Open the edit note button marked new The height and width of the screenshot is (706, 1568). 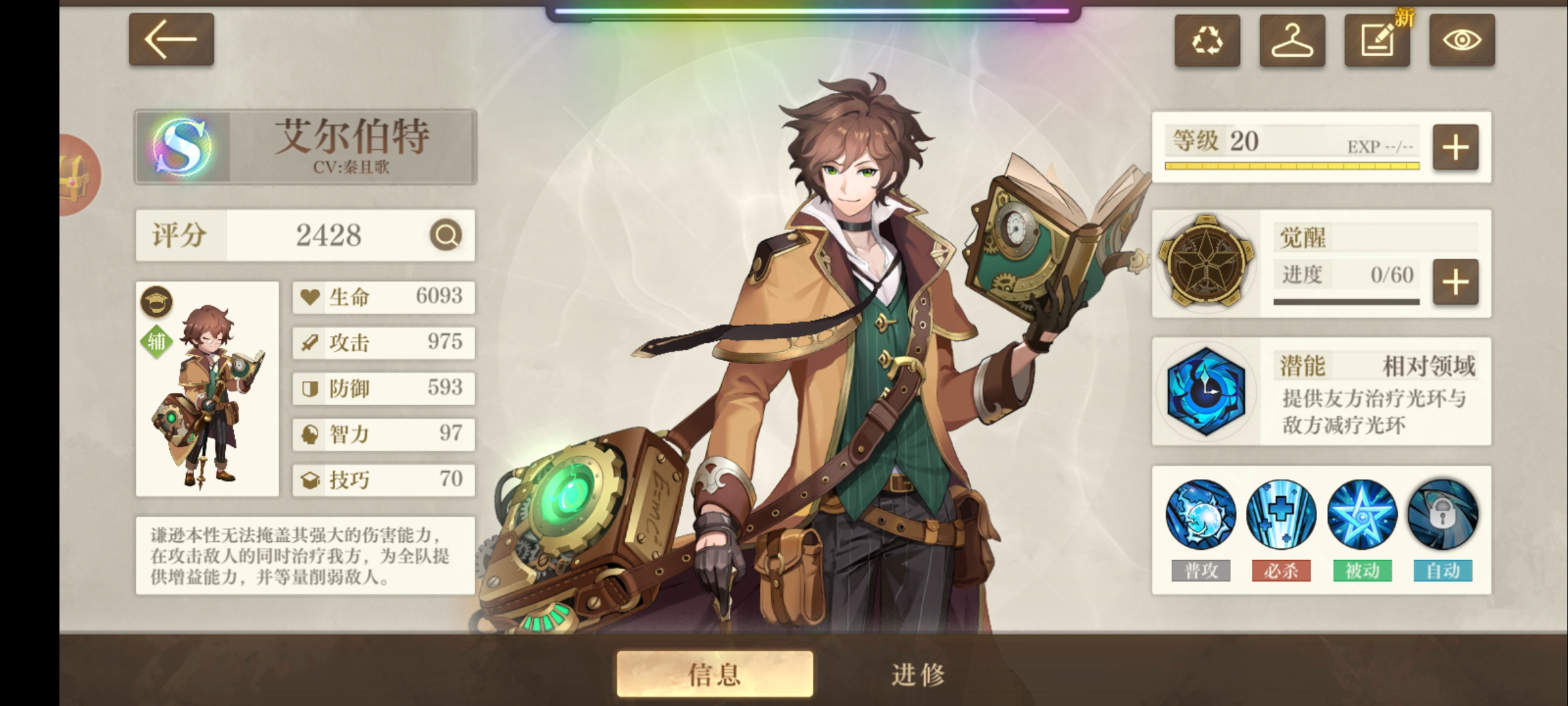click(1377, 41)
